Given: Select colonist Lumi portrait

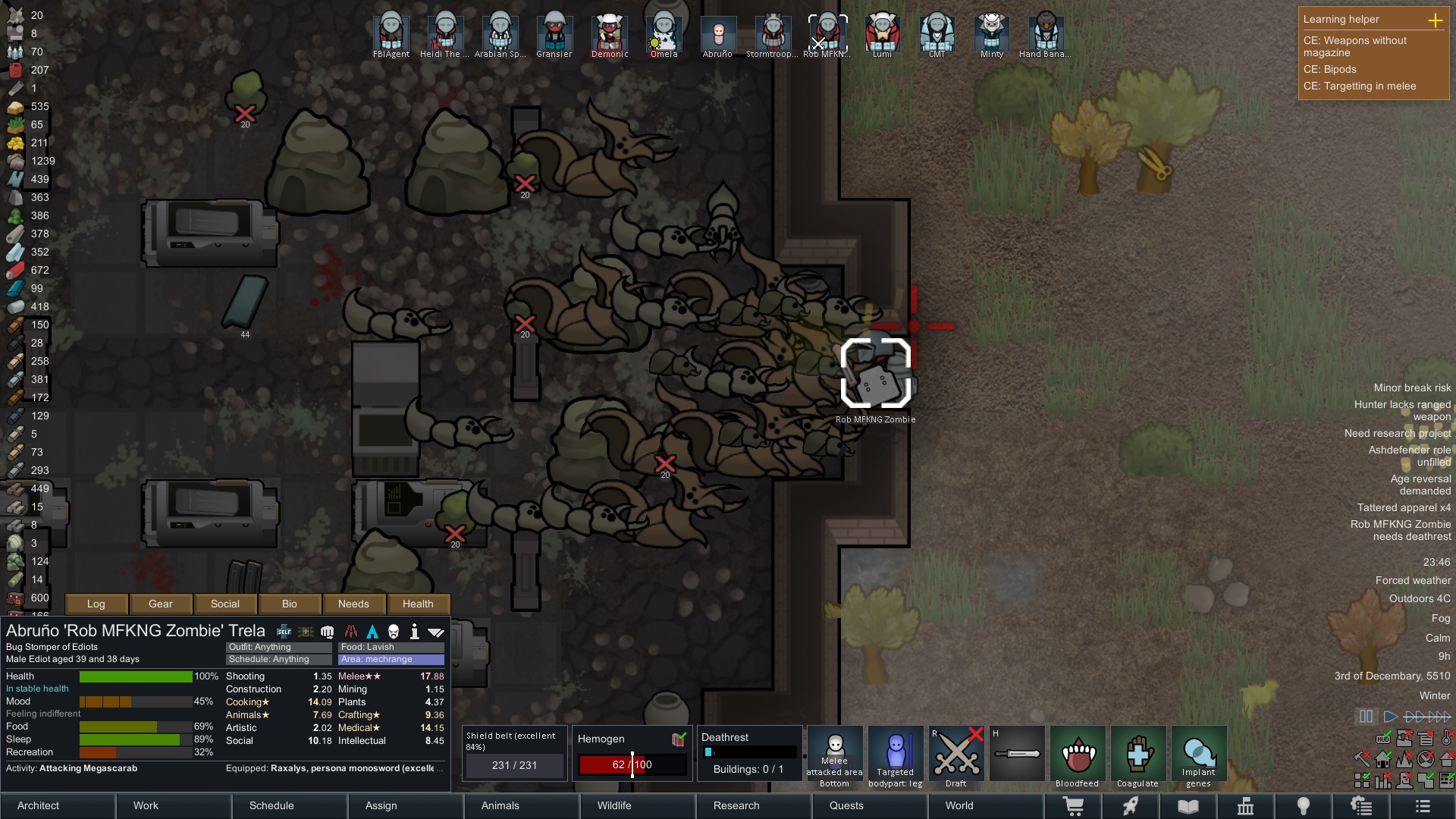Looking at the screenshot, I should pyautogui.click(x=882, y=34).
